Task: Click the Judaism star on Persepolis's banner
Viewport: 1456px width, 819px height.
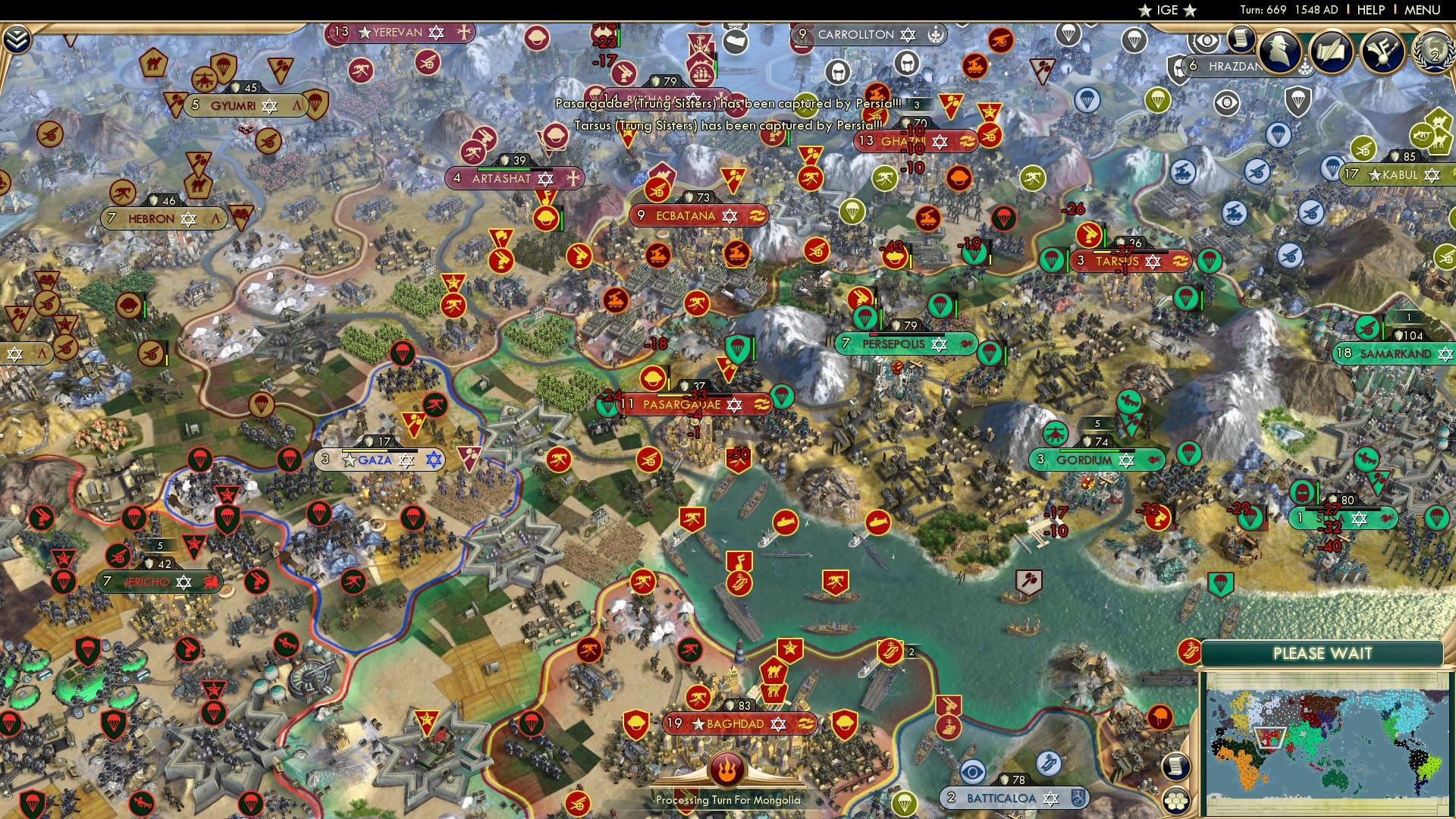Action: tap(940, 344)
